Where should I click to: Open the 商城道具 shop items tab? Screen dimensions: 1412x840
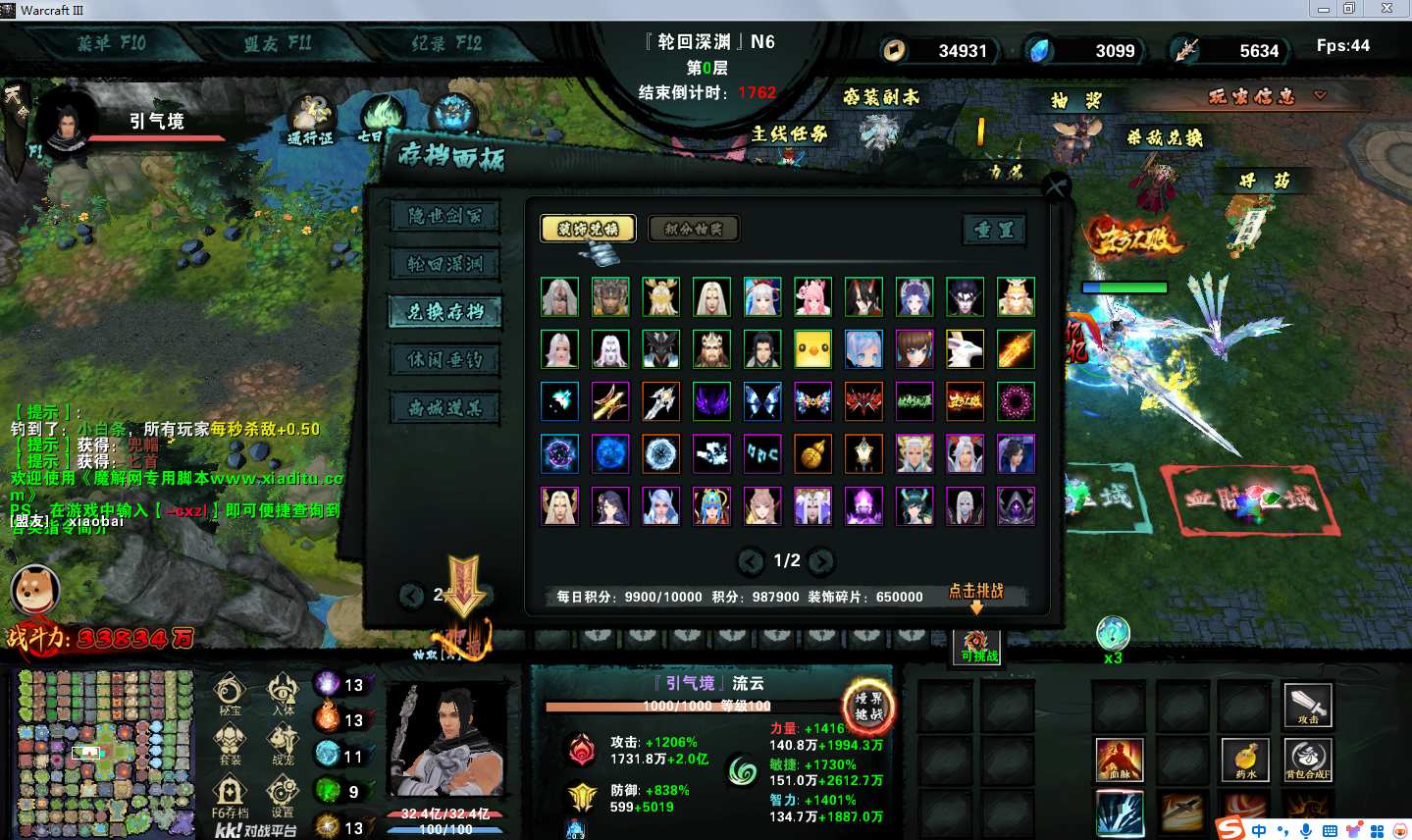point(445,408)
